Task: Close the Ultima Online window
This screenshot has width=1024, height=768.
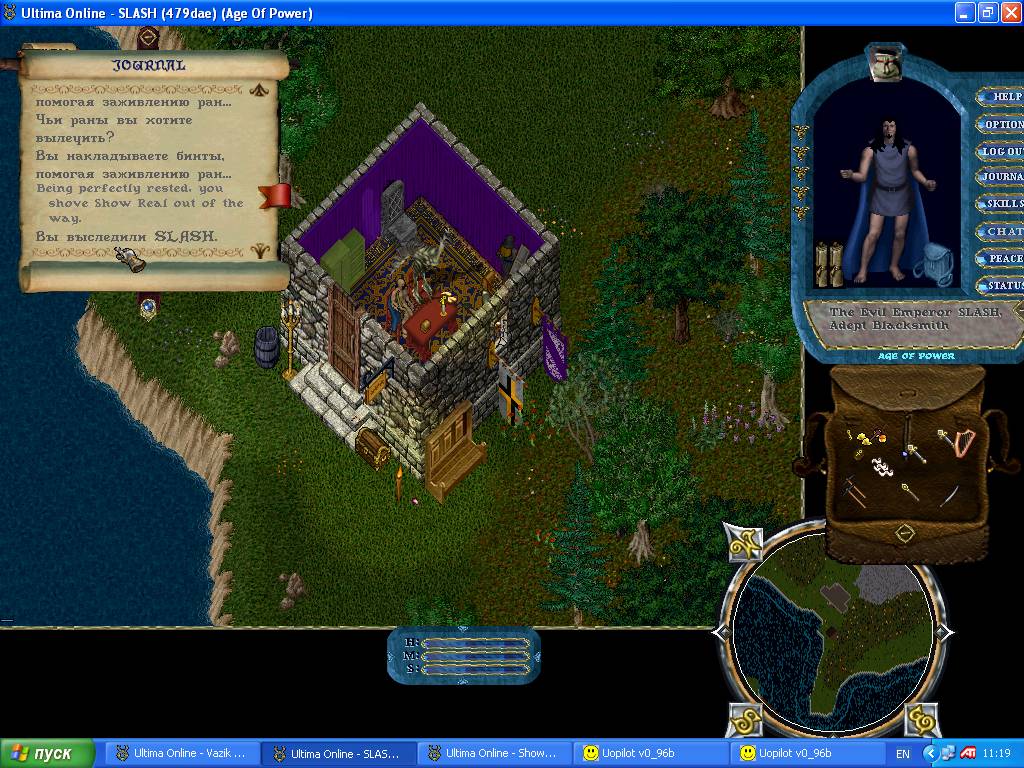Action: 1009,13
